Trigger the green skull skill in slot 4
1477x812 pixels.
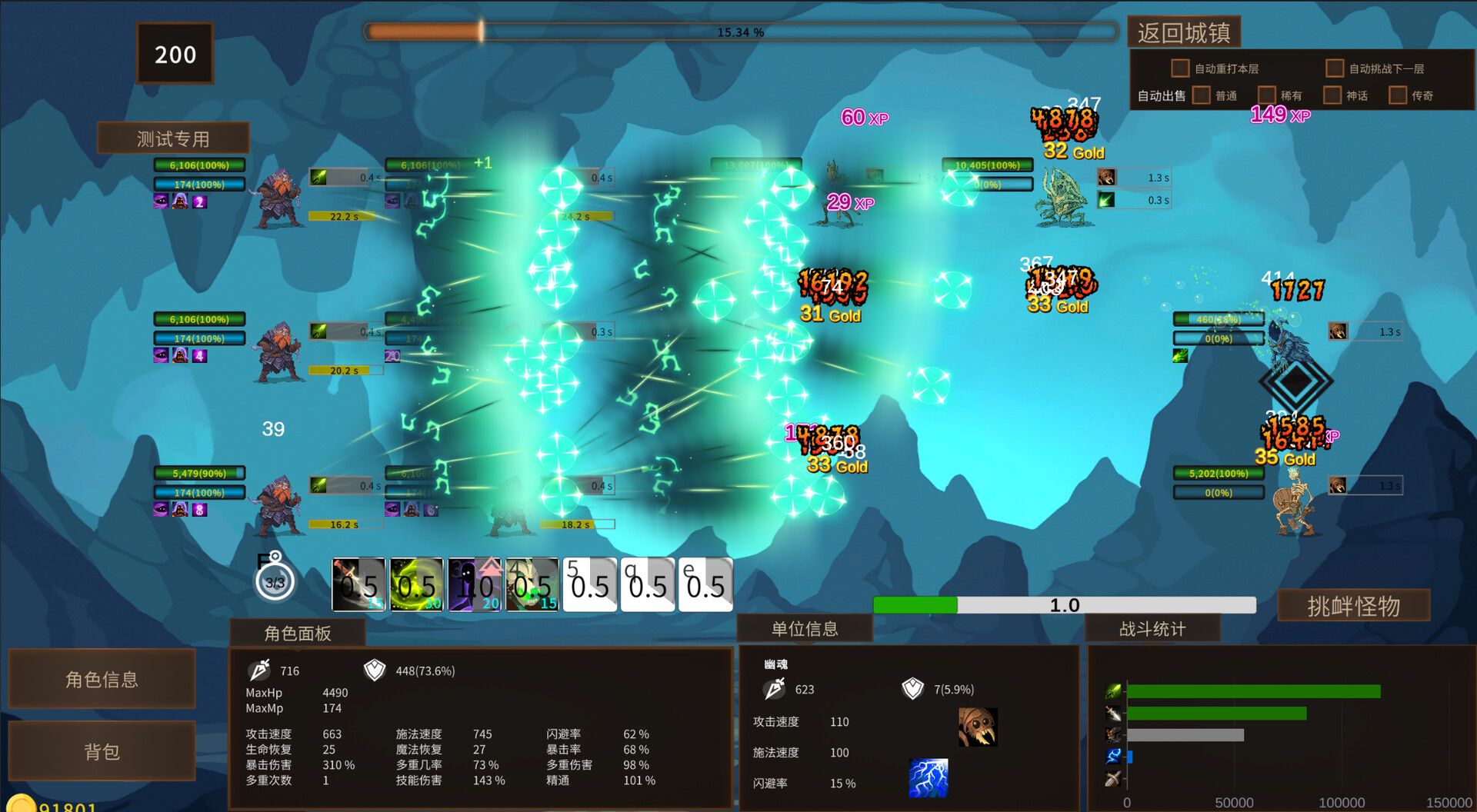point(532,585)
